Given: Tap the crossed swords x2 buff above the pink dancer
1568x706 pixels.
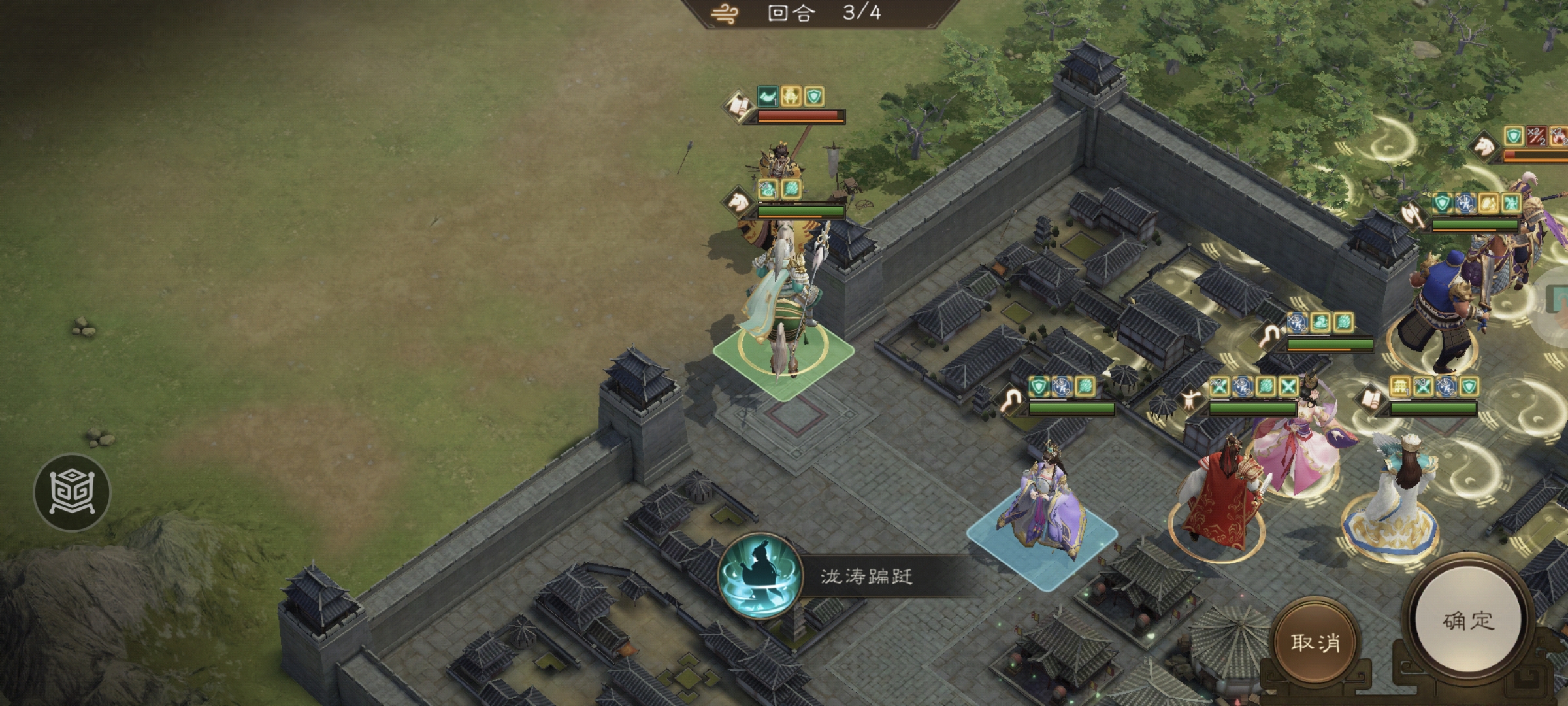Looking at the screenshot, I should (x=1218, y=386).
